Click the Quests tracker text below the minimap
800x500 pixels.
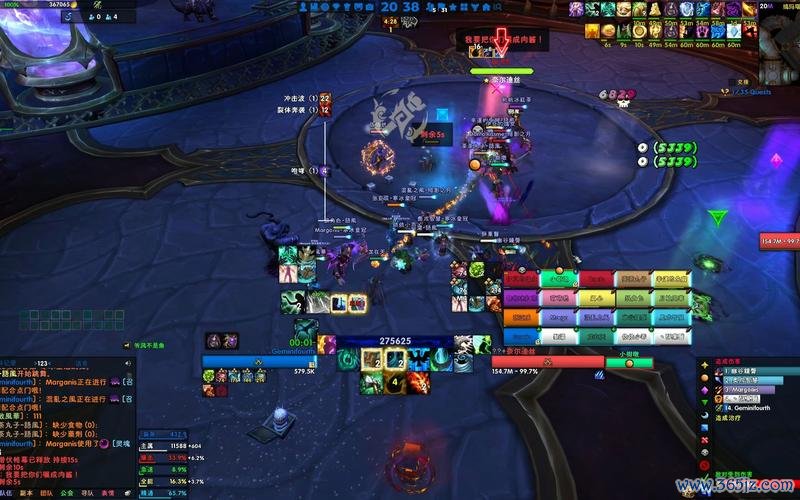coord(751,91)
